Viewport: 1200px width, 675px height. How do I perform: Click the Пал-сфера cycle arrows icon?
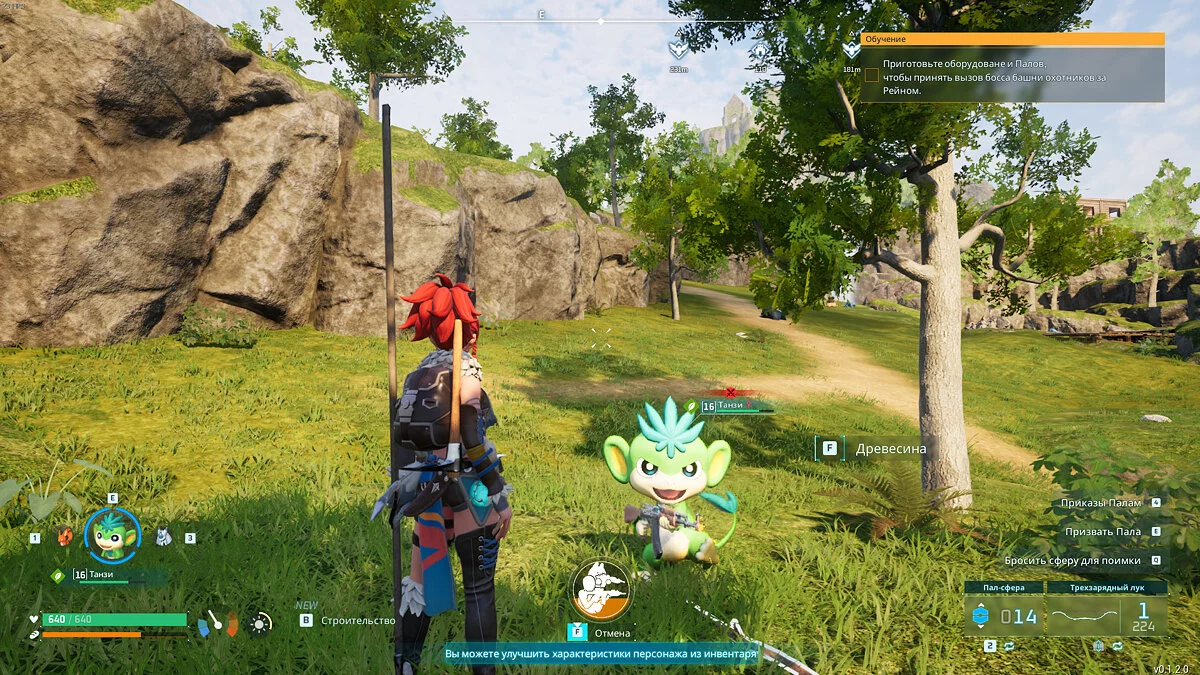point(1007,646)
